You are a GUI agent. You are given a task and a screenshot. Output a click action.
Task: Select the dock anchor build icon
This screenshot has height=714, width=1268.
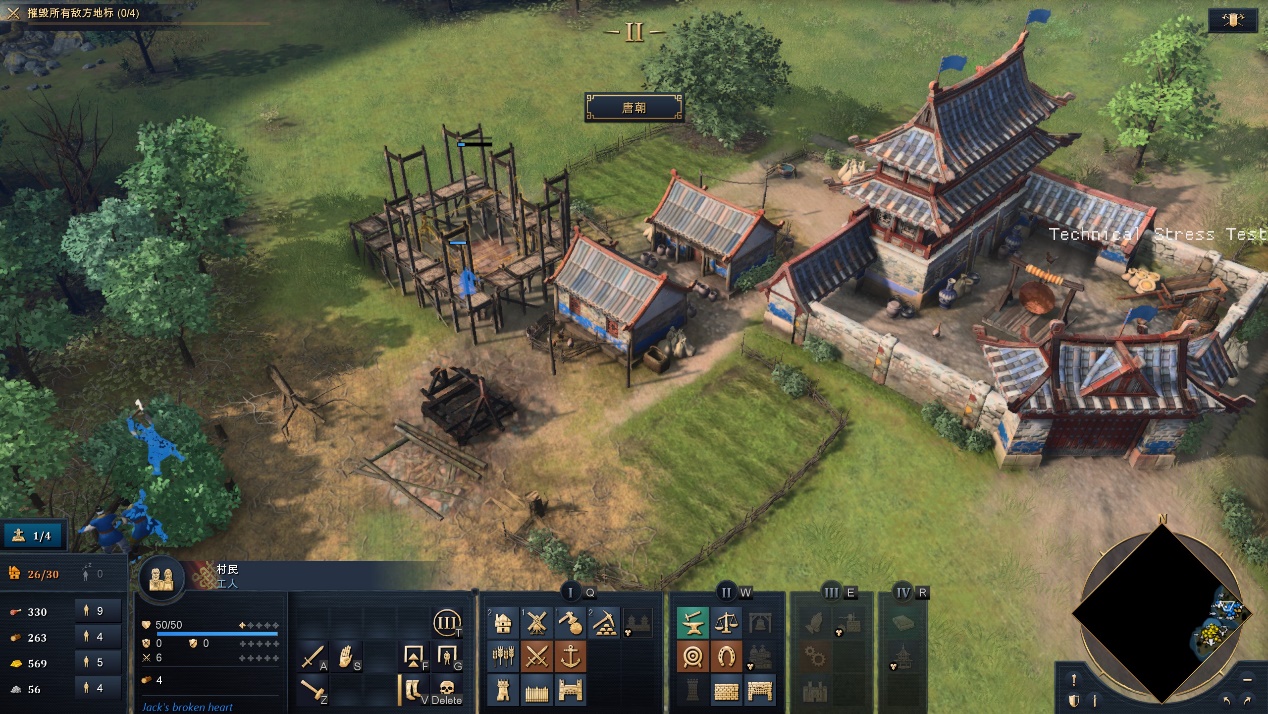coord(570,657)
